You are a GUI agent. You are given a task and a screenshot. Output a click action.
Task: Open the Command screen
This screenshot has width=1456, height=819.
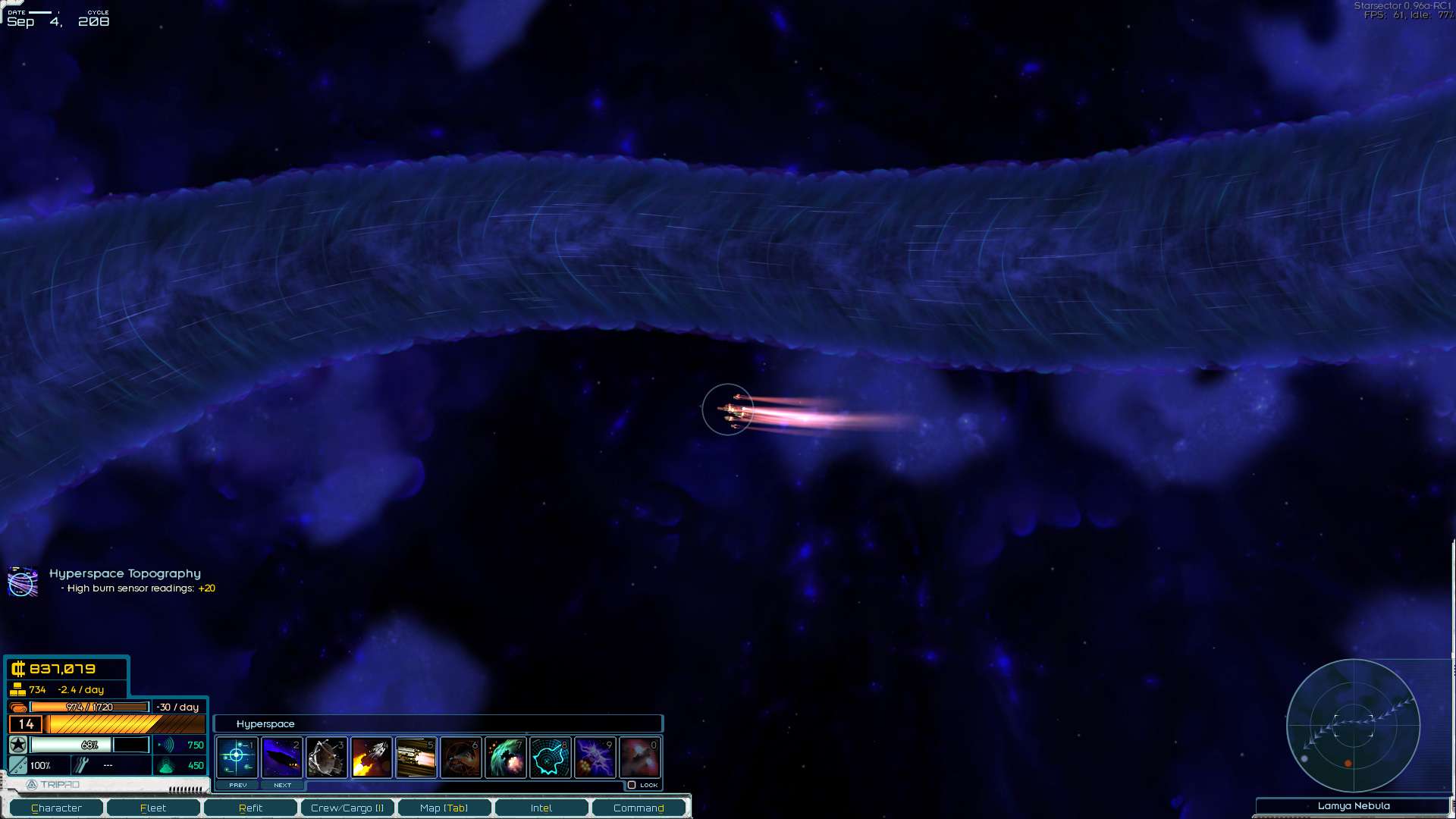(x=639, y=808)
